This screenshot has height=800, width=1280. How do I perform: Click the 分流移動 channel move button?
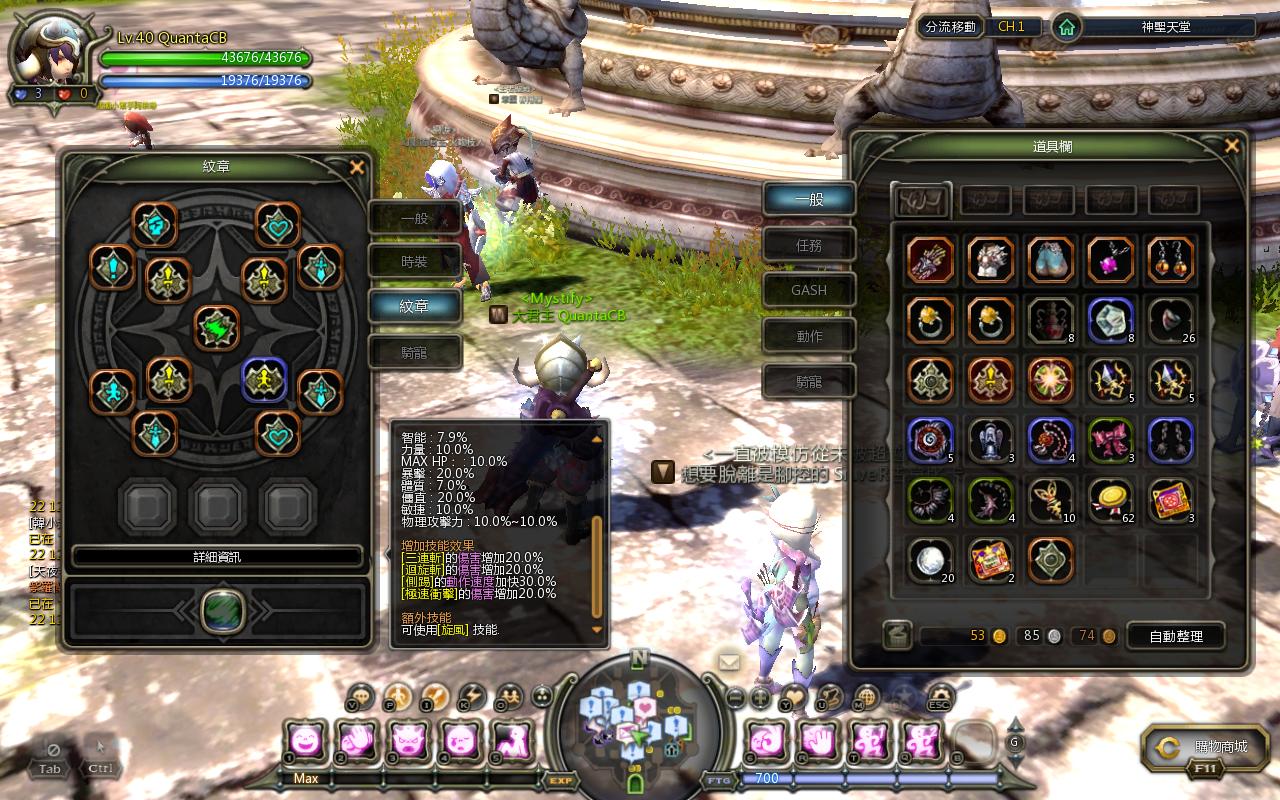click(950, 27)
